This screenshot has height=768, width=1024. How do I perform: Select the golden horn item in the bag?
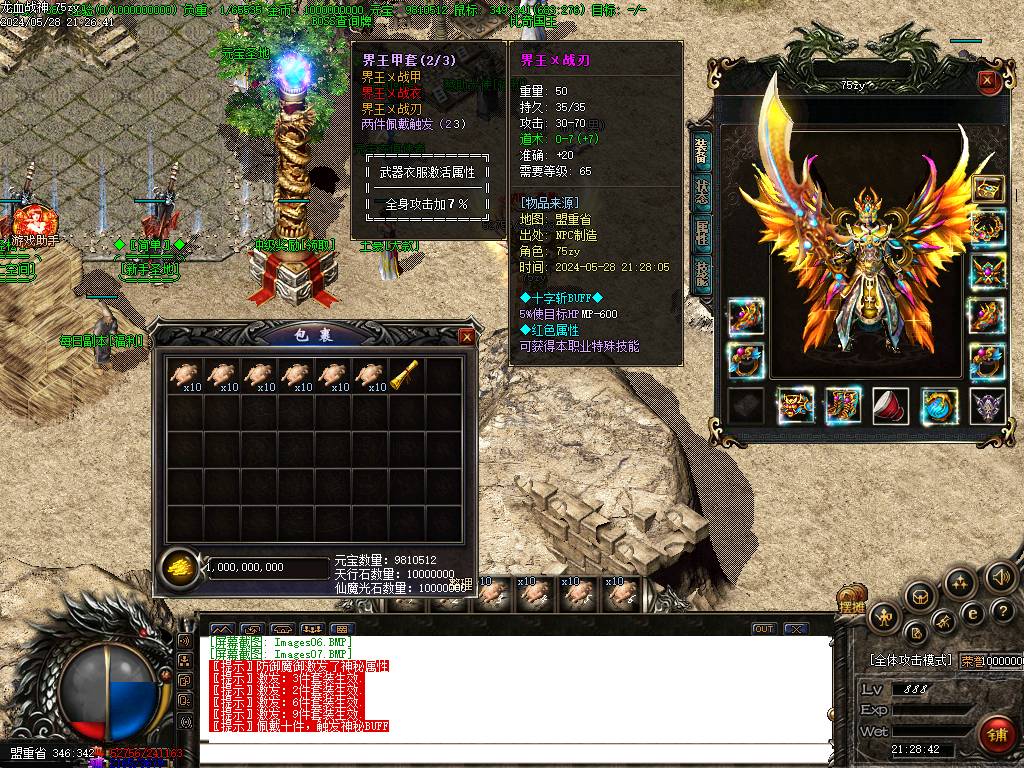[x=406, y=375]
